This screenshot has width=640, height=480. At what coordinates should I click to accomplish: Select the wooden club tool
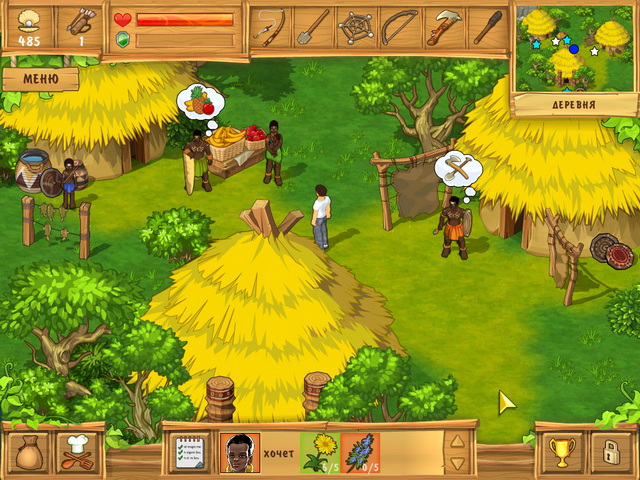point(486,27)
